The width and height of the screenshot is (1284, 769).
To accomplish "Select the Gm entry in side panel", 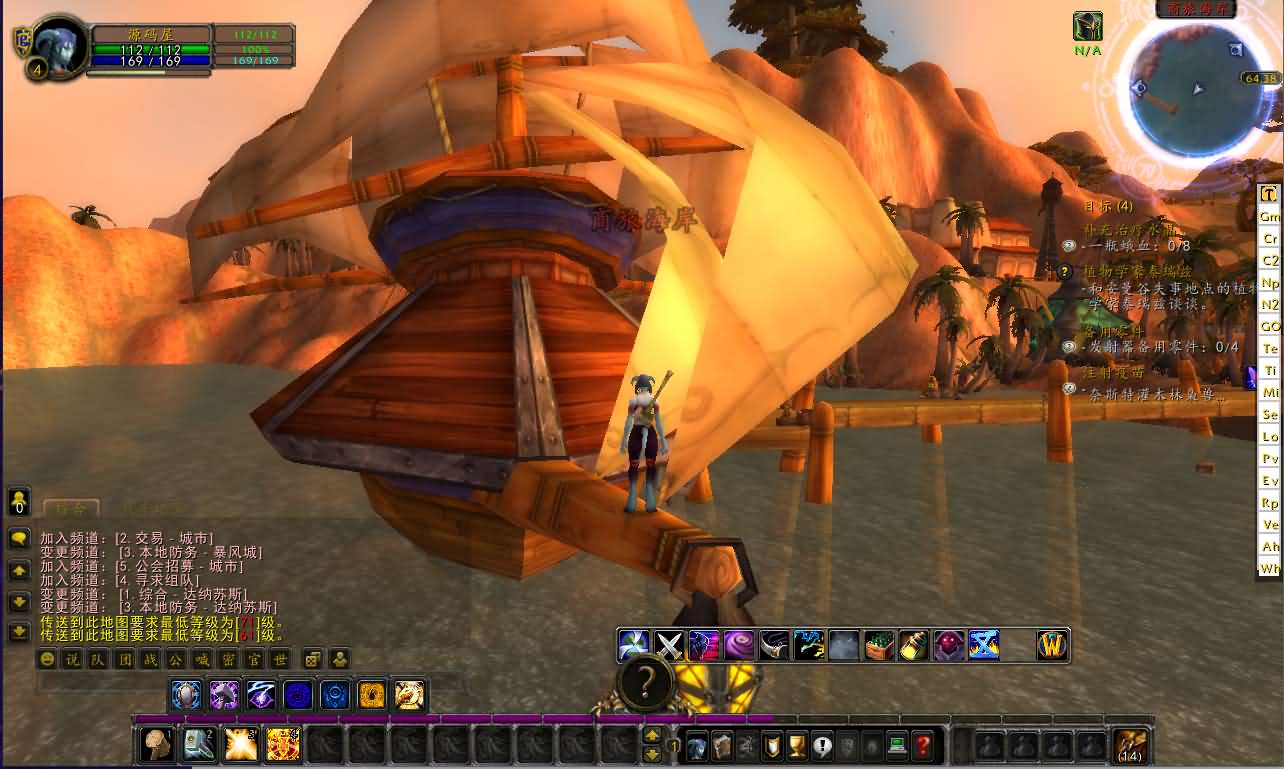I will tap(1269, 216).
